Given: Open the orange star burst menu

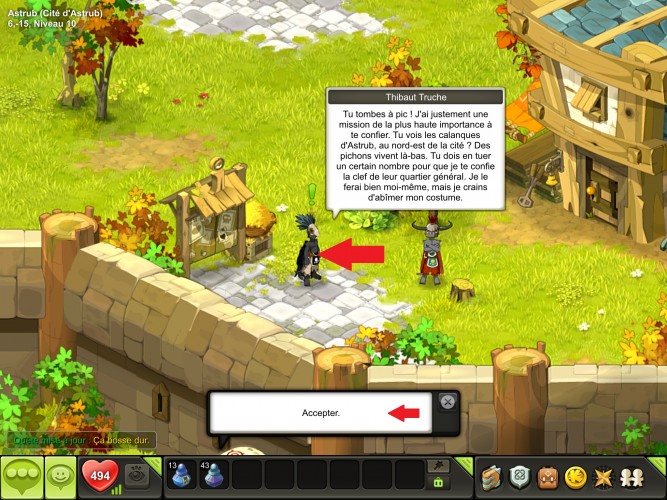Looking at the screenshot, I should coord(604,476).
